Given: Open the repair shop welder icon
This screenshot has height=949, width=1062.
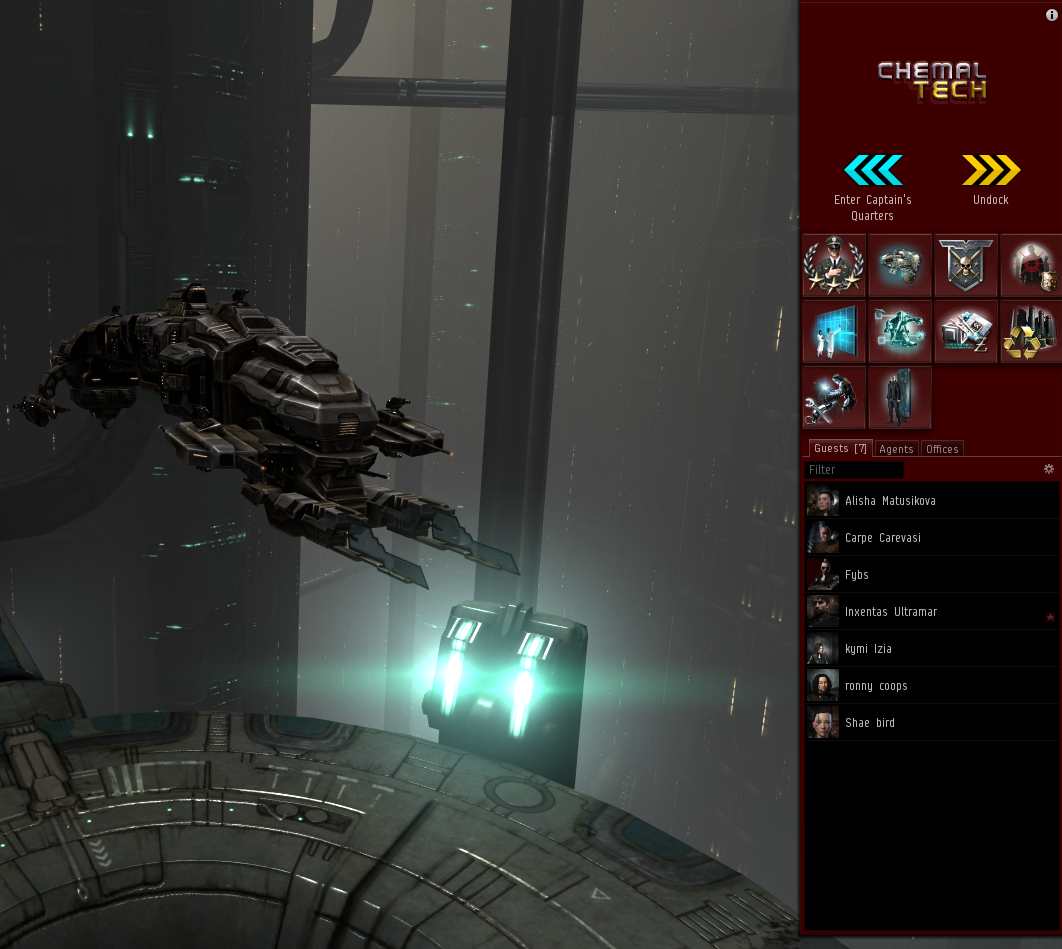Looking at the screenshot, I should (x=834, y=398).
